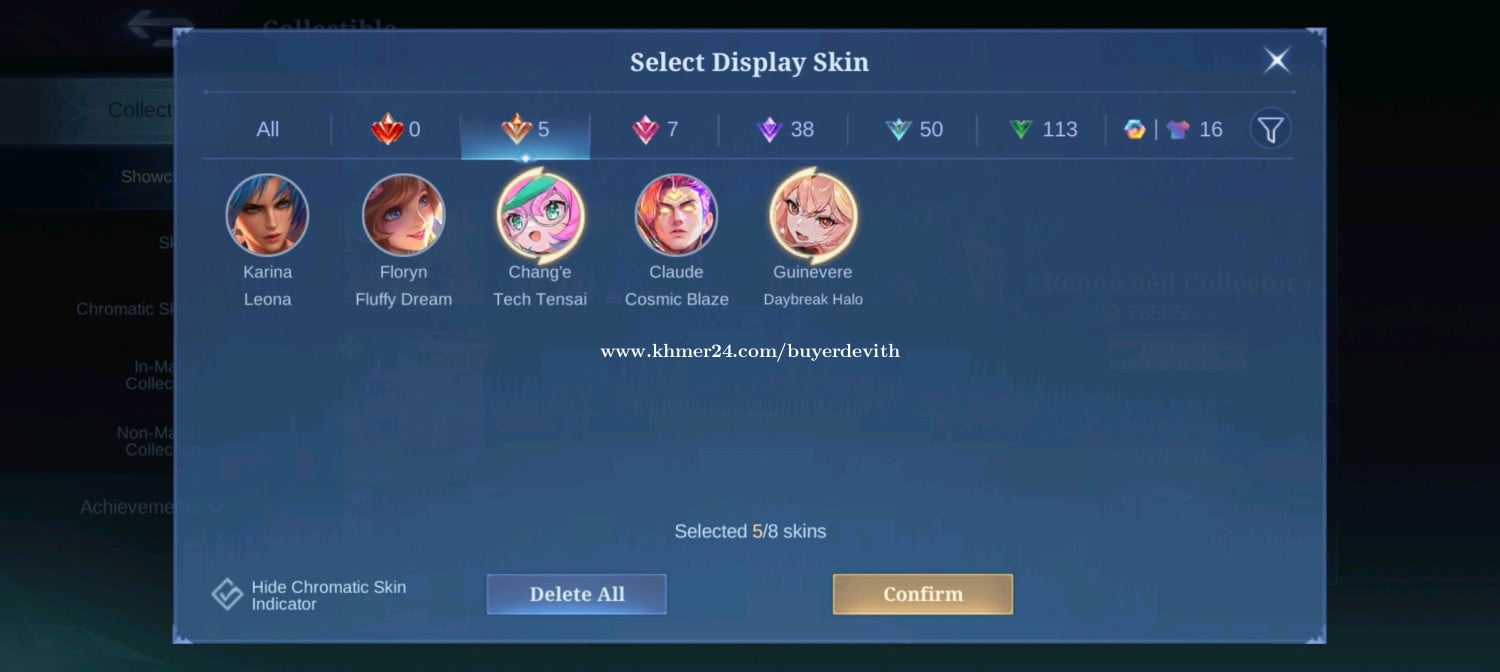This screenshot has height=672, width=1500.
Task: Open the shirt icon tab showing 16
Action: pos(1174,130)
